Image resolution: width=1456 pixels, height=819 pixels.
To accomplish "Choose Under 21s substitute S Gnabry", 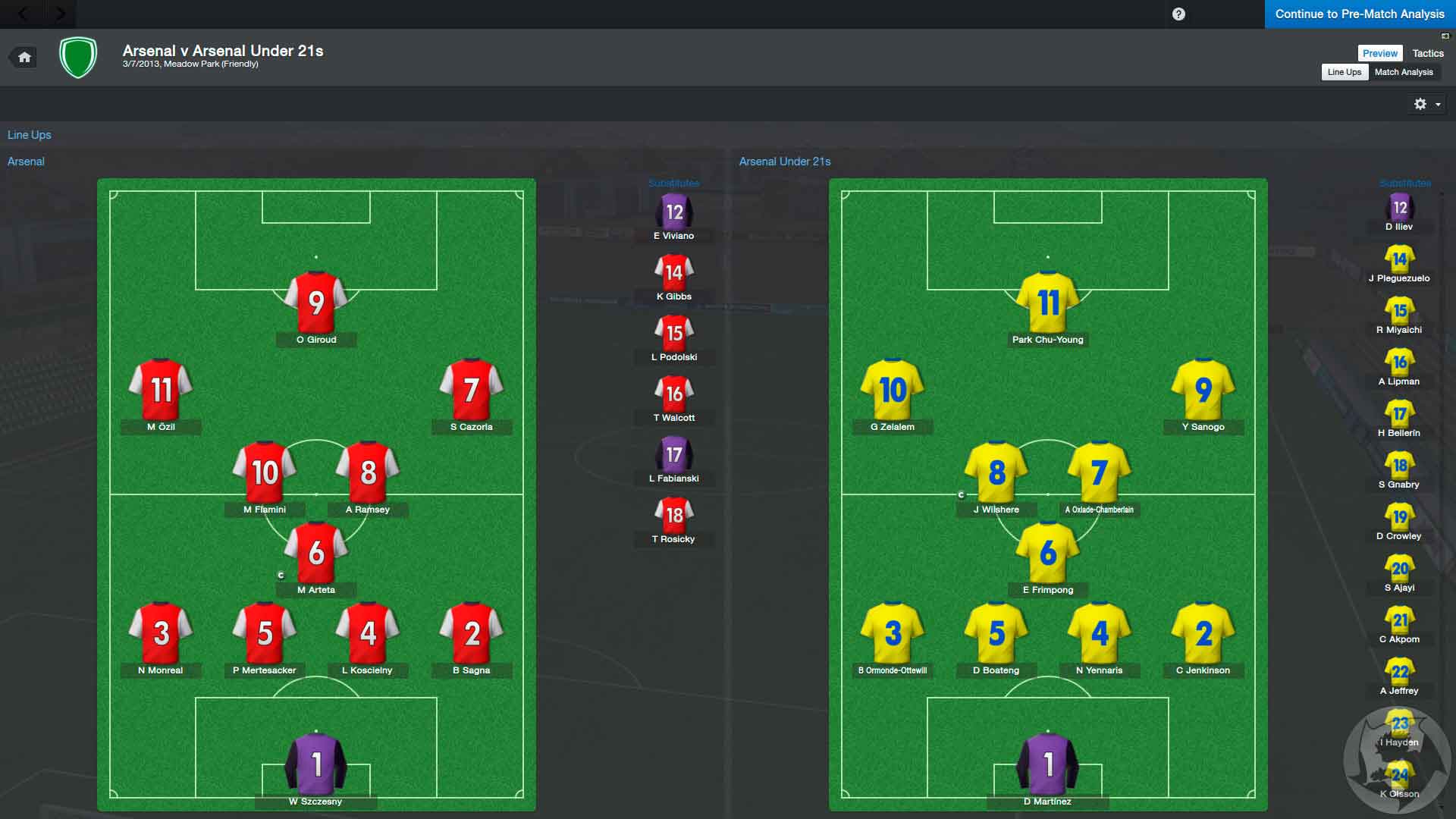I will click(x=1399, y=468).
